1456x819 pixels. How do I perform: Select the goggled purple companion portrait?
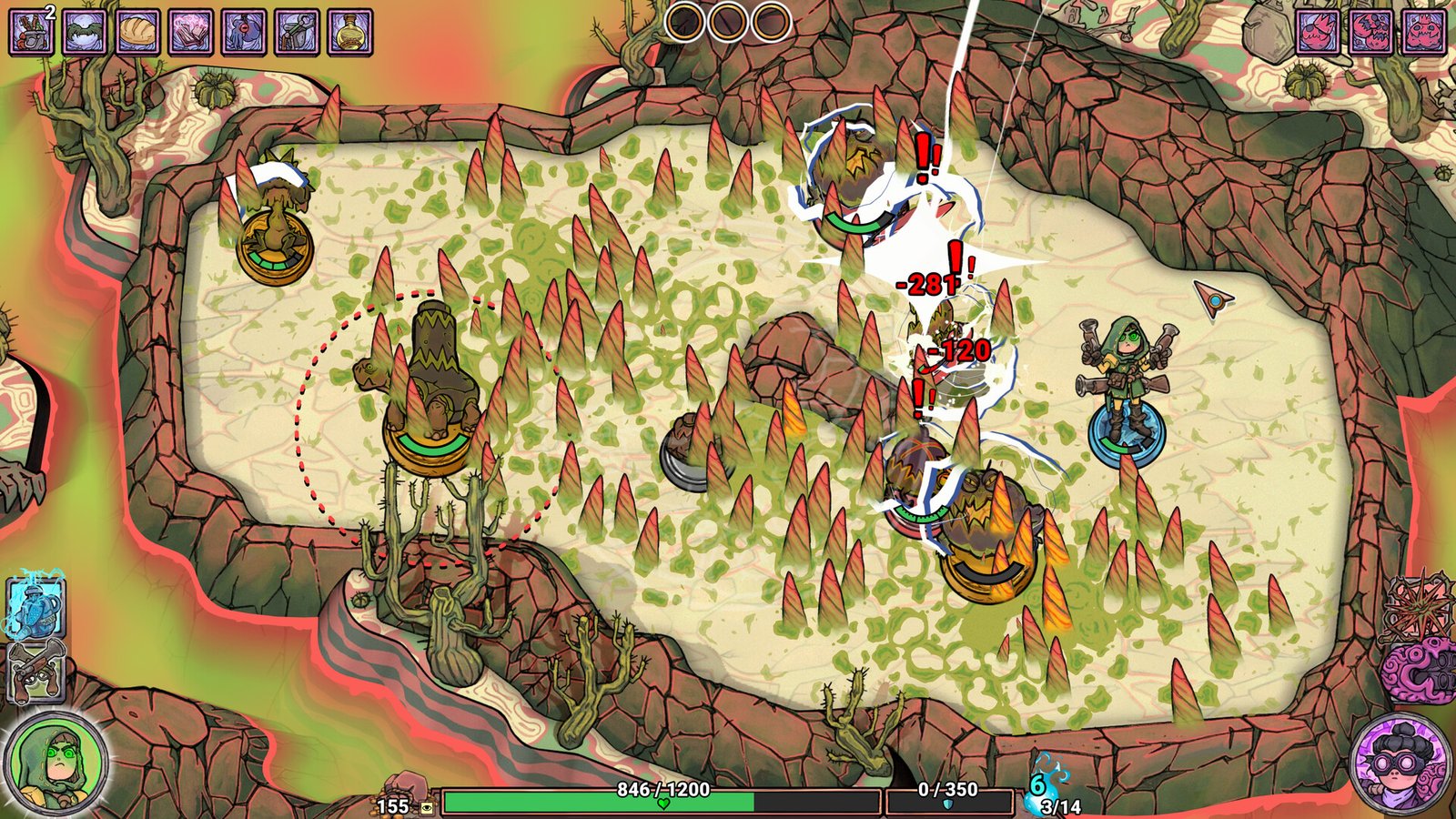[x=1400, y=763]
